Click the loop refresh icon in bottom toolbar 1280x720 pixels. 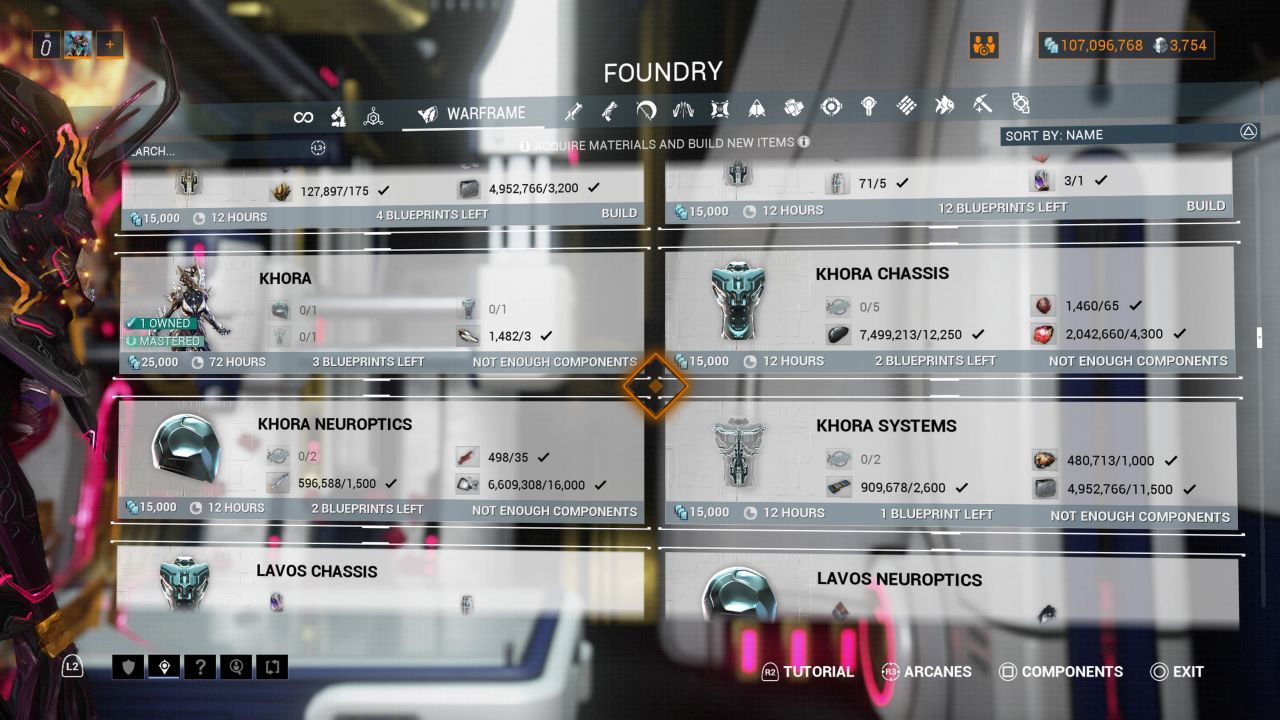pyautogui.click(x=271, y=666)
